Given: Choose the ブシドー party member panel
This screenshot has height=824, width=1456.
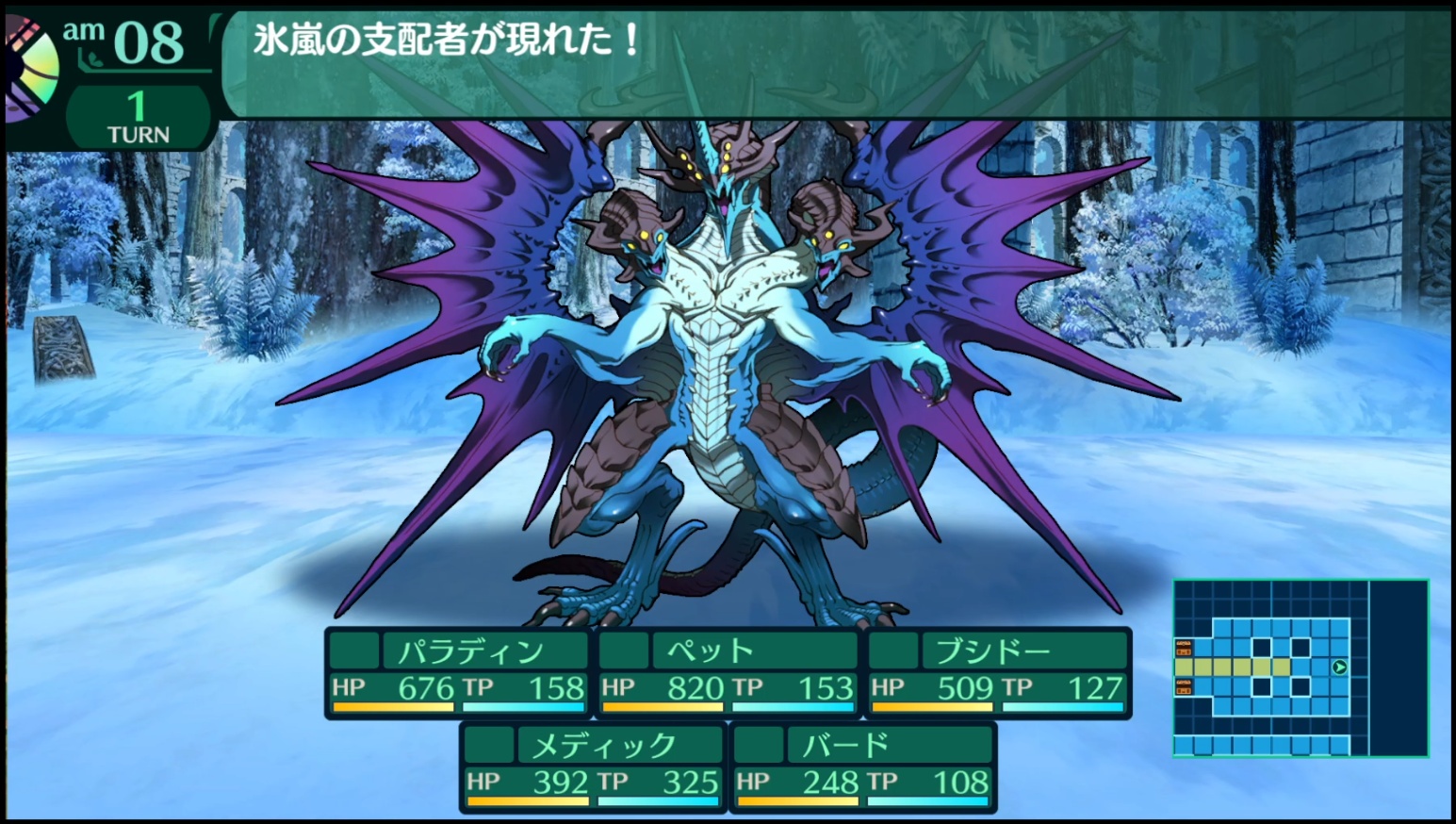Looking at the screenshot, I should click(998, 673).
